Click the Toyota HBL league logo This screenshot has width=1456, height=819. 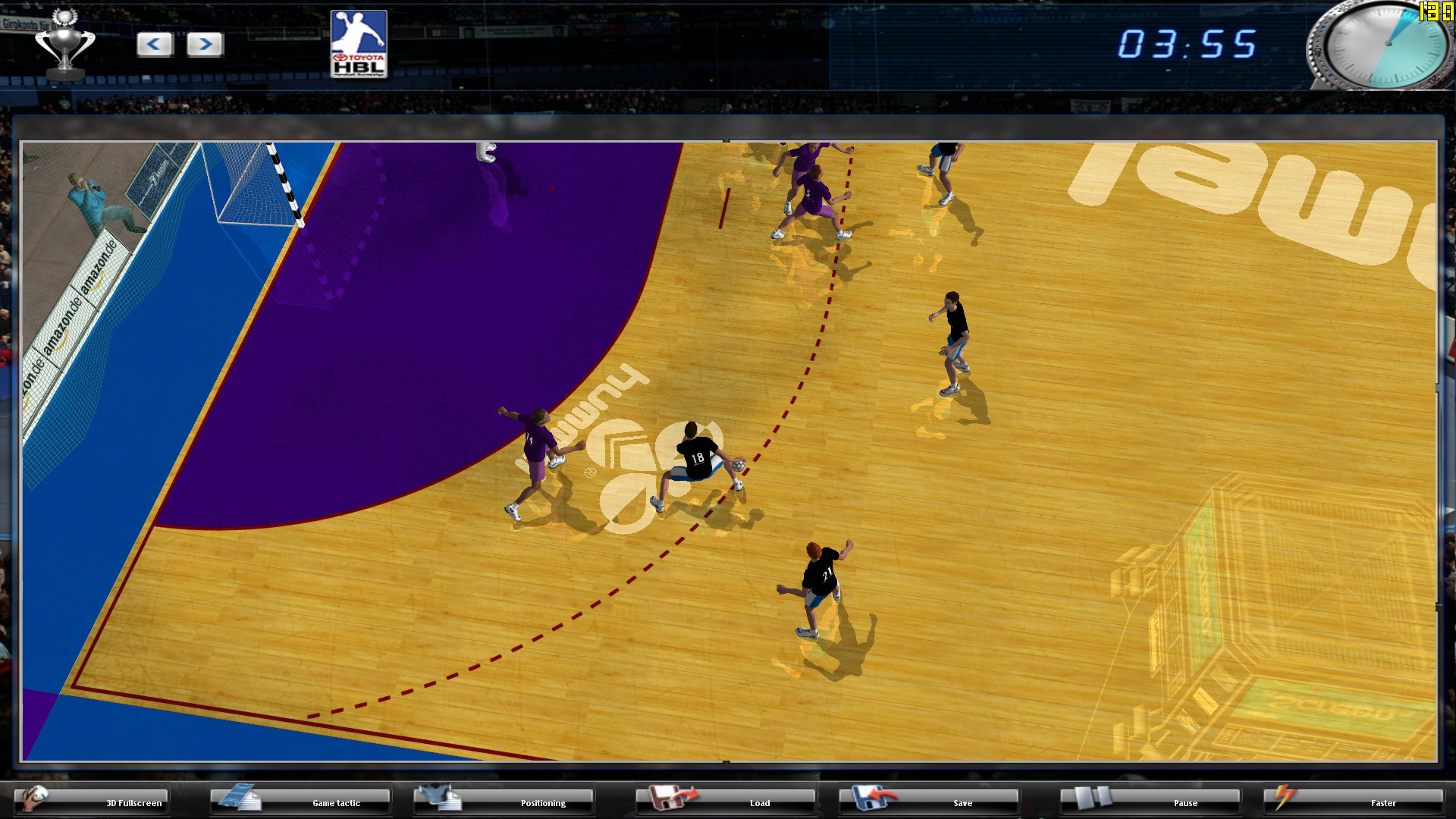coord(358,44)
